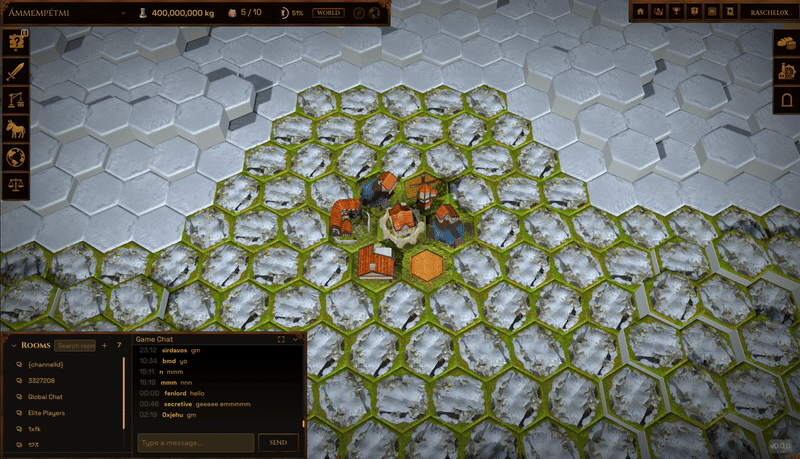The image size is (800, 459).
Task: Focus the Type a message field
Action: pyautogui.click(x=195, y=442)
